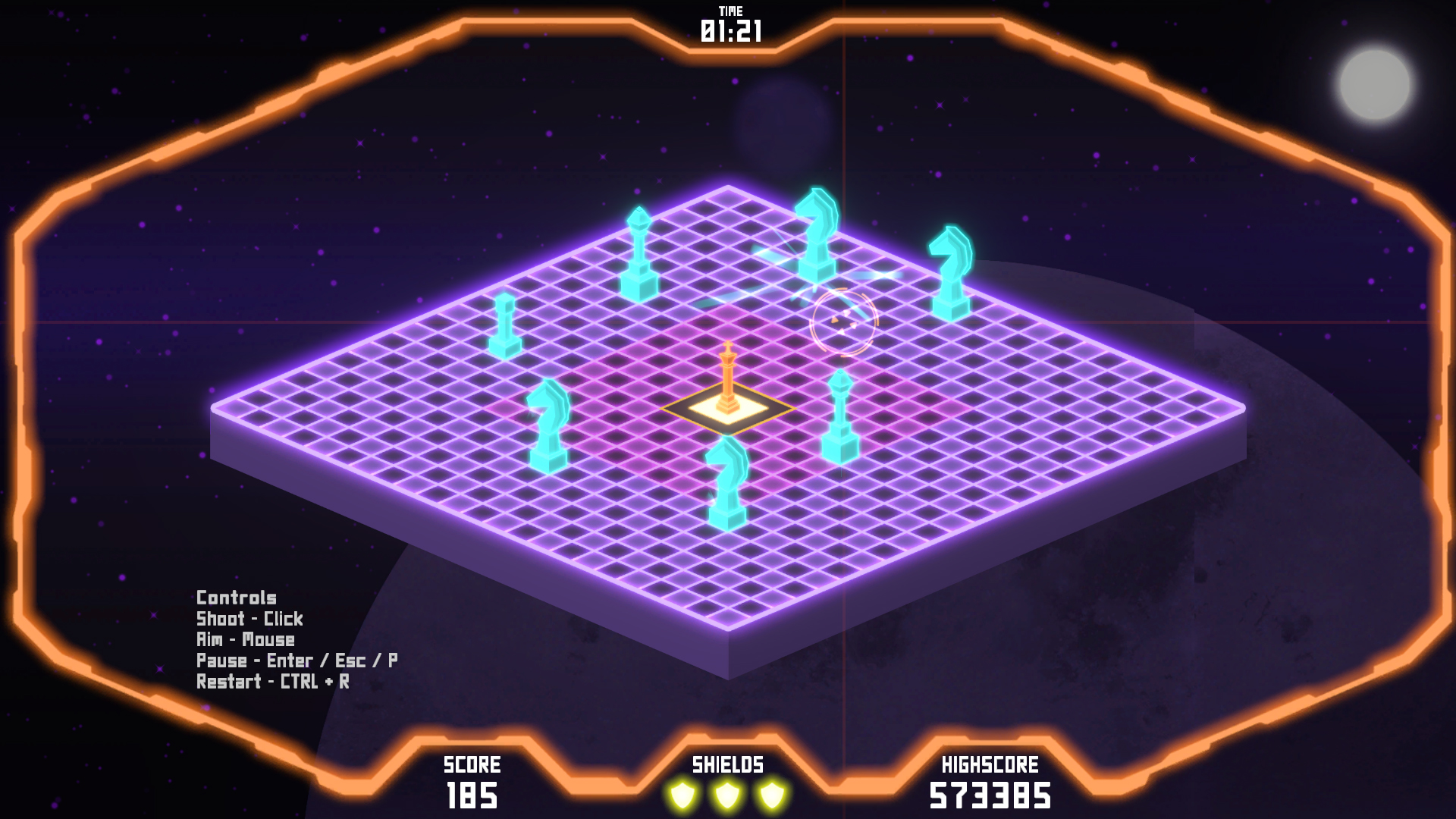Shoot the bishop piece right of the king
The height and width of the screenshot is (819, 1456).
(840, 413)
